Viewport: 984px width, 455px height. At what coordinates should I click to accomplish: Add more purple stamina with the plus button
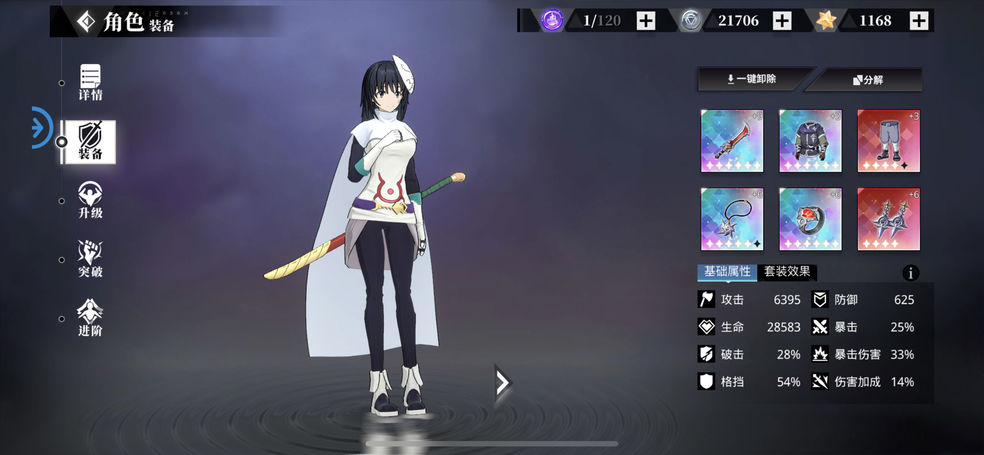646,20
